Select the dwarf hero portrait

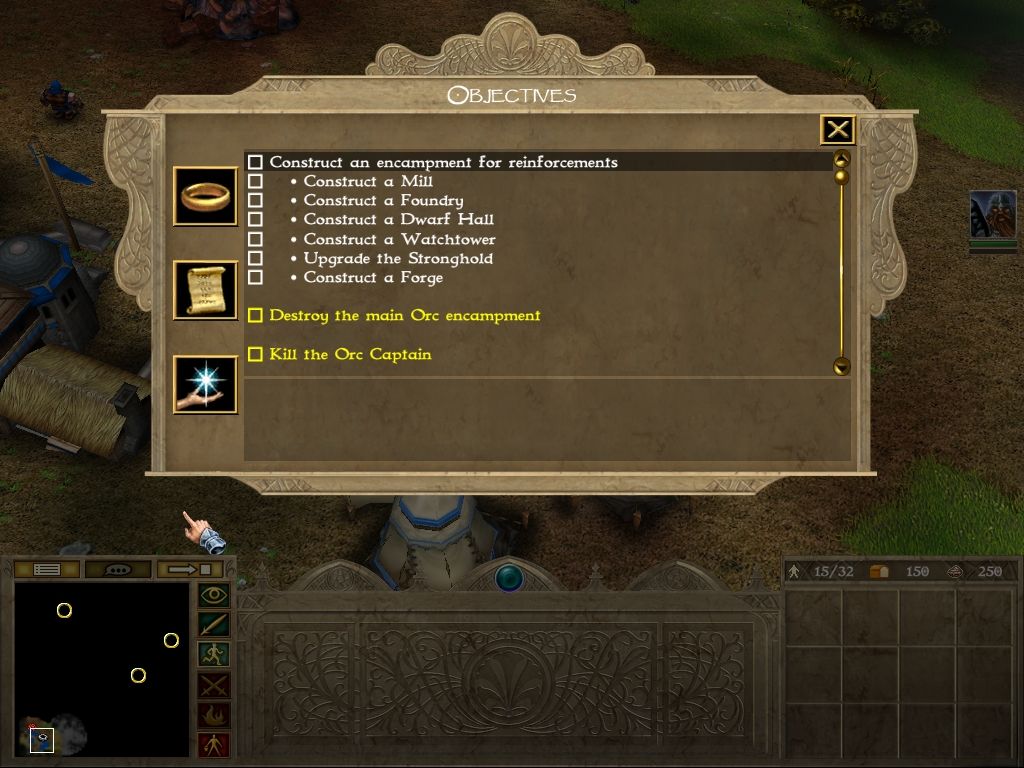[x=992, y=215]
